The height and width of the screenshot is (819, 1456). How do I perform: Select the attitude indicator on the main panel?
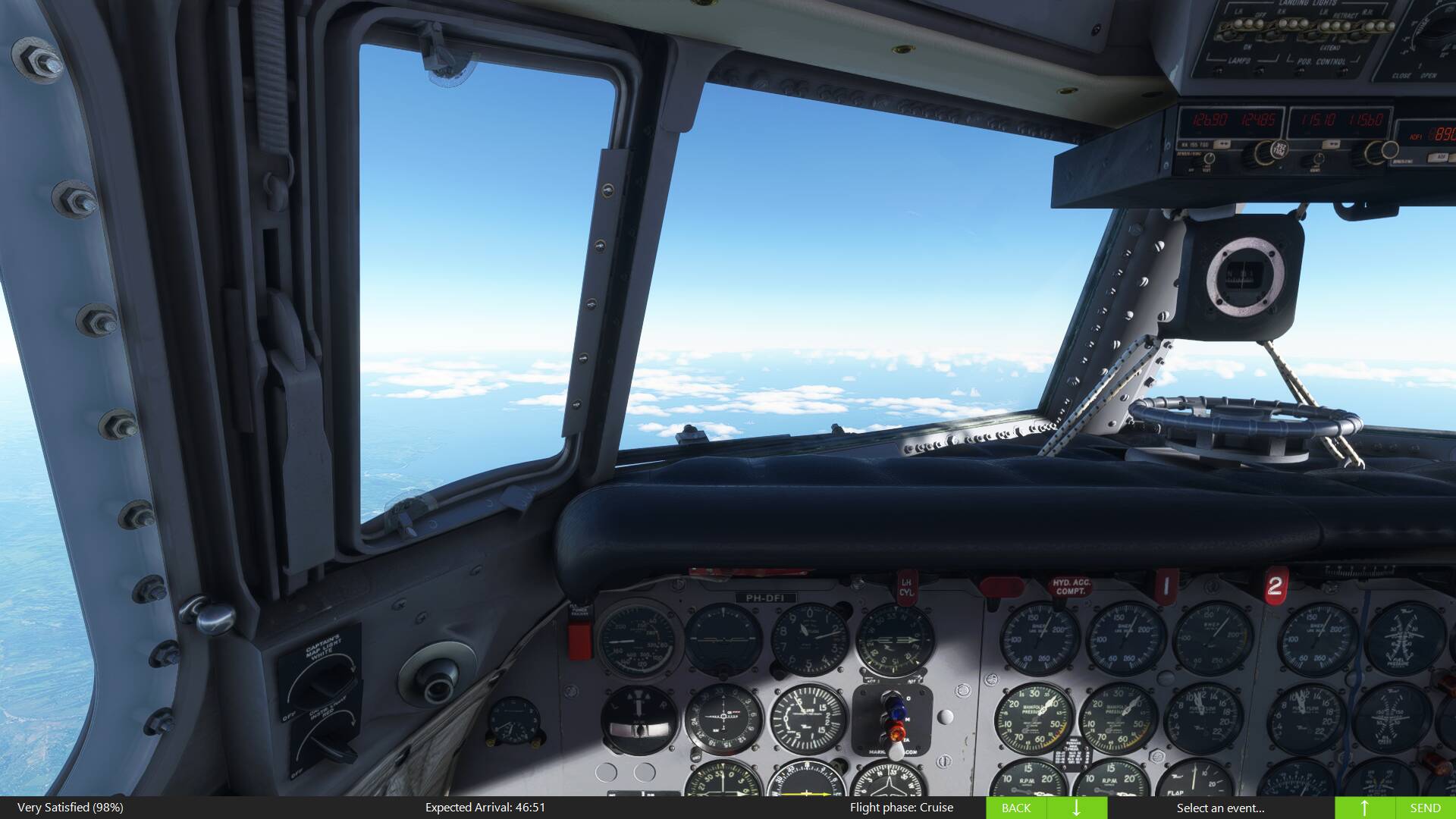point(723,640)
